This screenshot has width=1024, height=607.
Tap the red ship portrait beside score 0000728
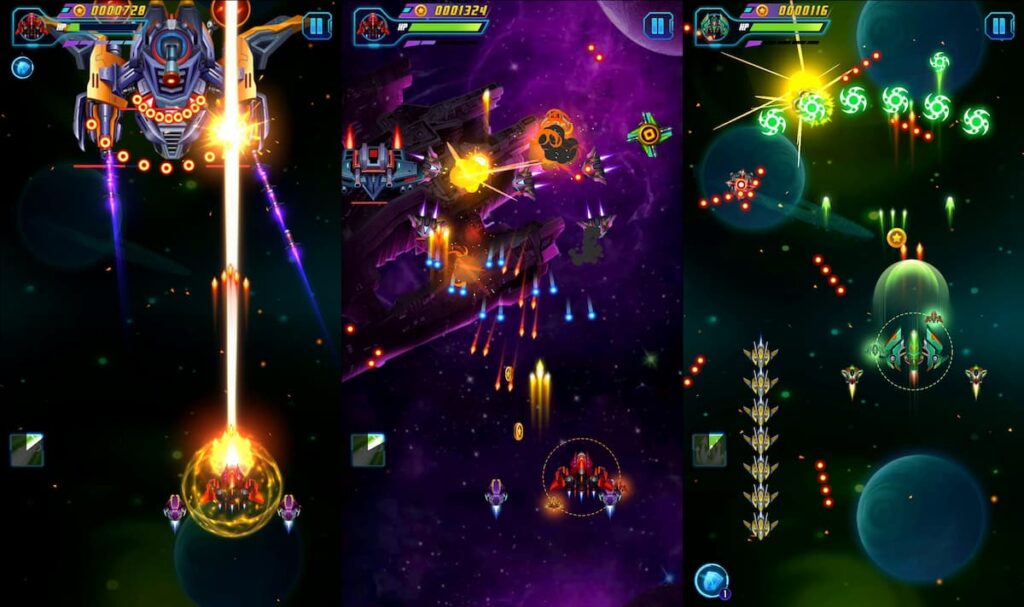[32, 26]
